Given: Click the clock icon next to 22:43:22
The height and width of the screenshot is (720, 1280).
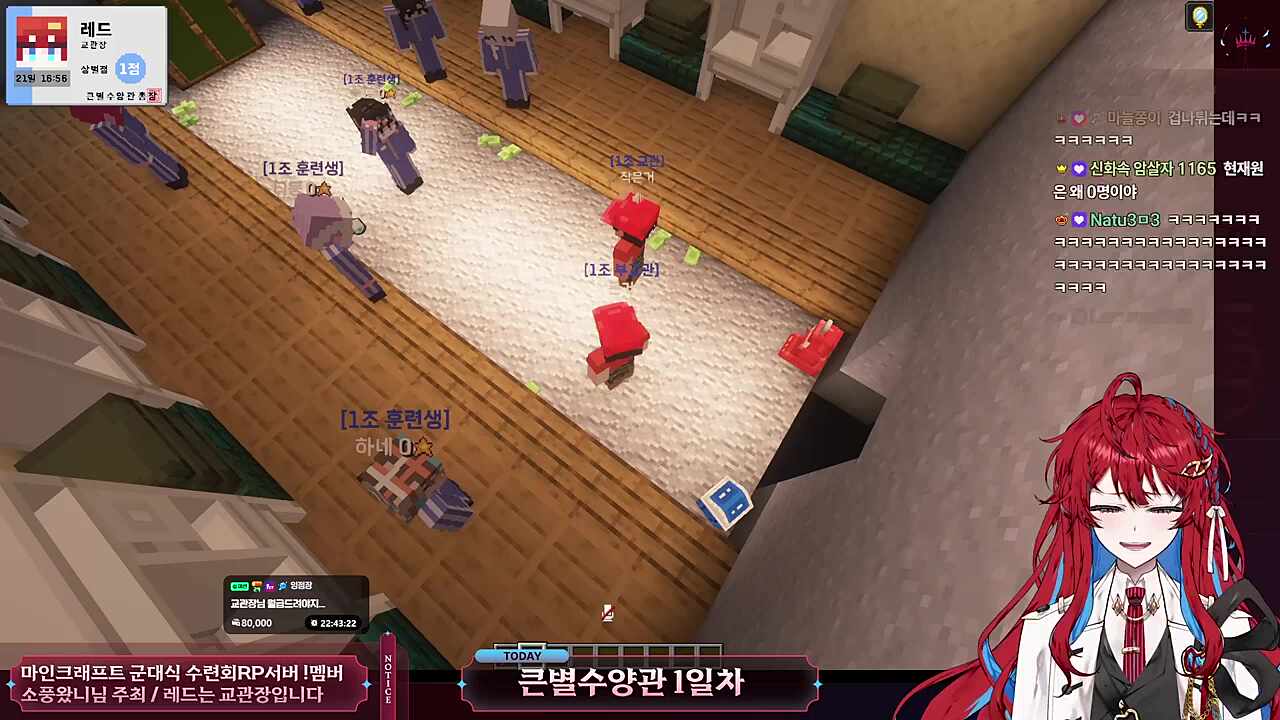Looking at the screenshot, I should [x=314, y=622].
